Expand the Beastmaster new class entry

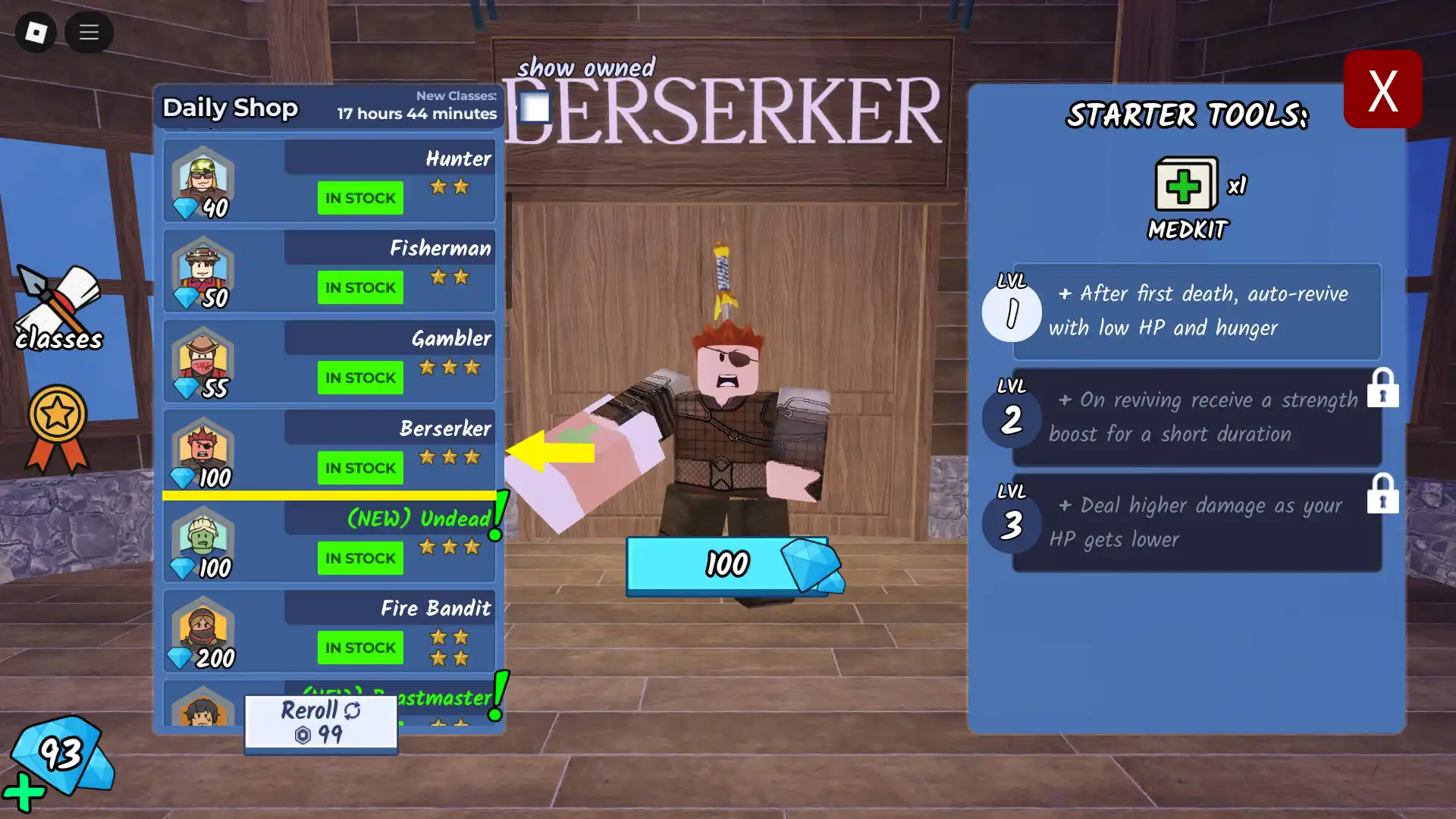tap(394, 697)
